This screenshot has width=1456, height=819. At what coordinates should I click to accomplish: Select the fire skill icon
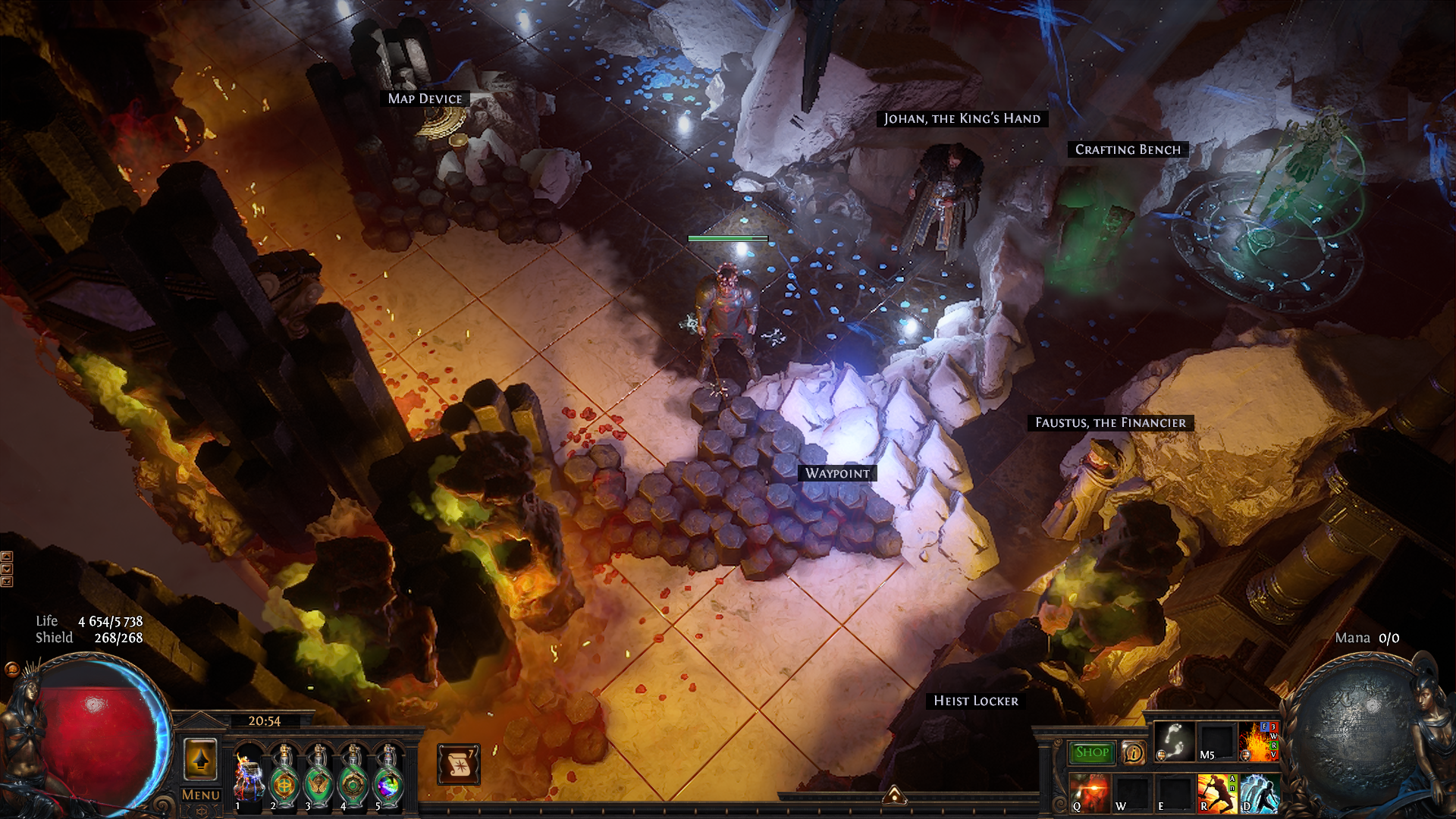pos(1258,741)
